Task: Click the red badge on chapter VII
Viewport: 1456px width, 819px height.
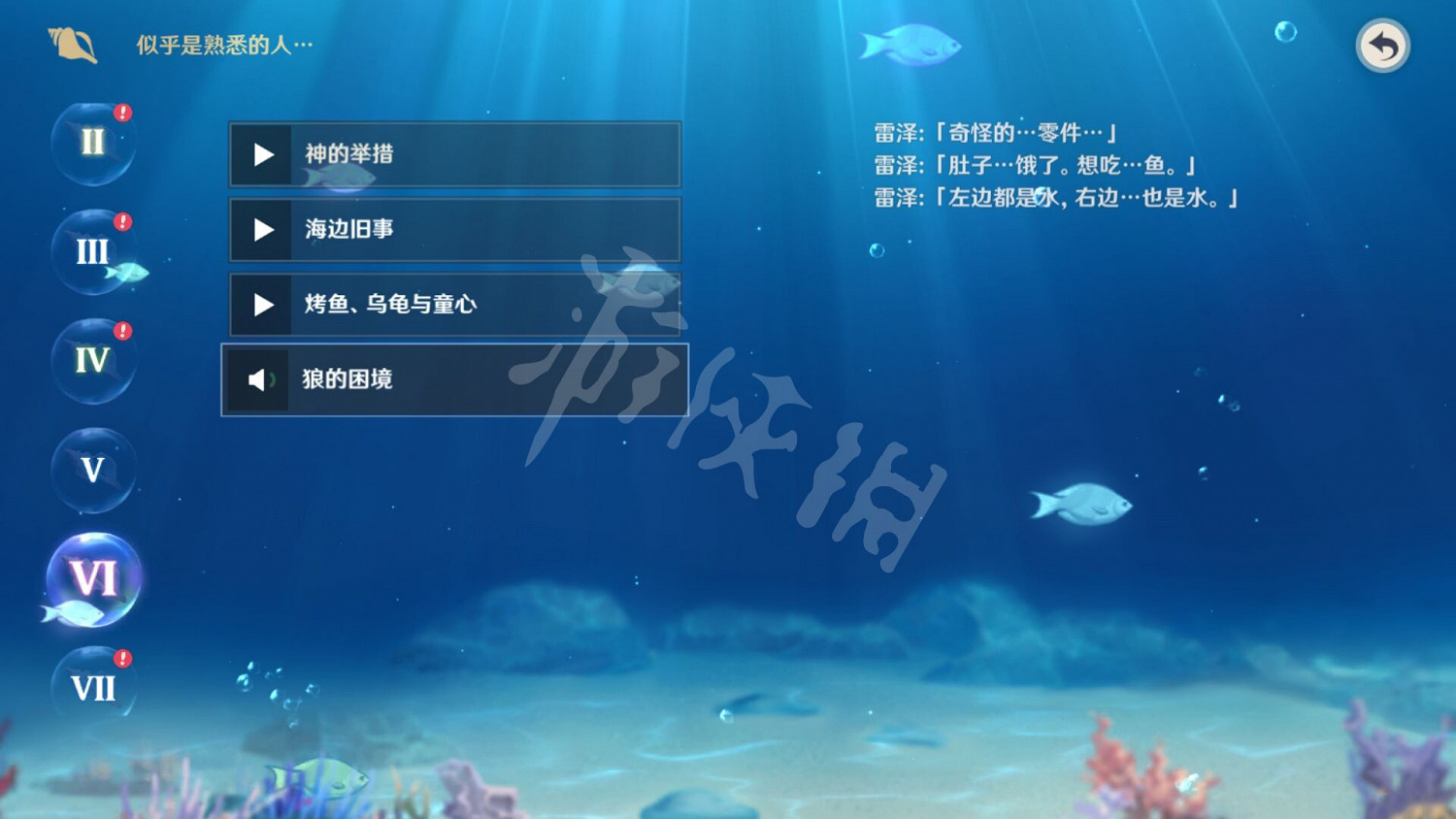Action: point(122,657)
